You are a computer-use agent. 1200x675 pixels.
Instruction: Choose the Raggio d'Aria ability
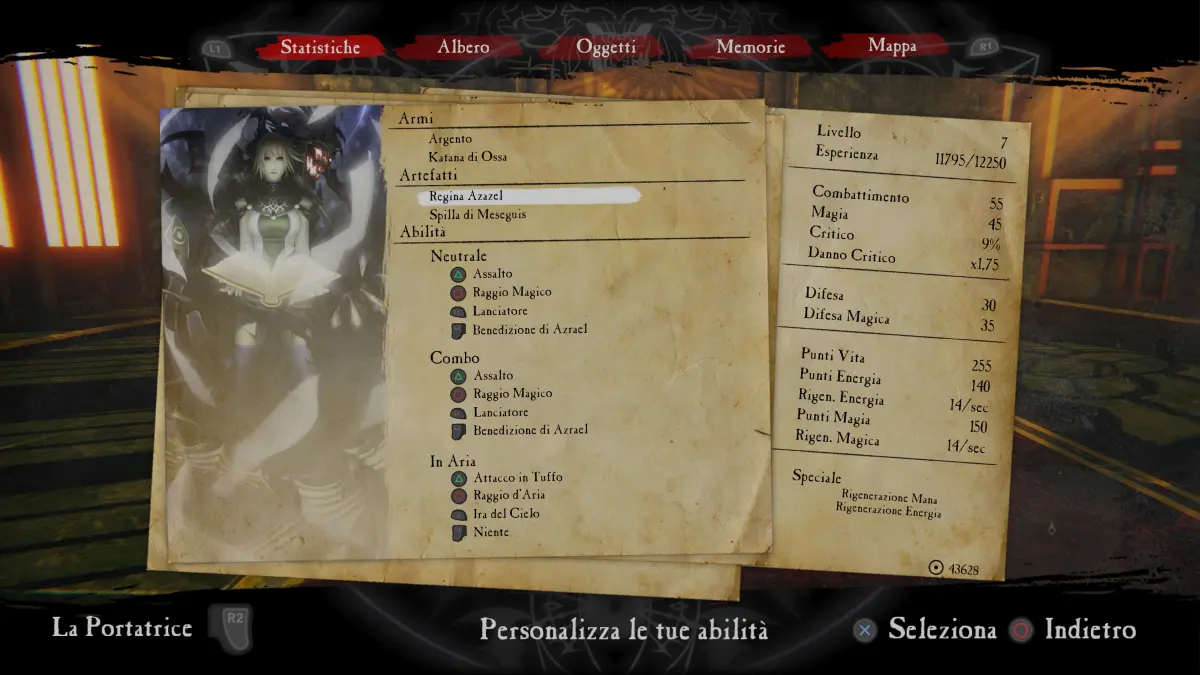click(x=509, y=495)
